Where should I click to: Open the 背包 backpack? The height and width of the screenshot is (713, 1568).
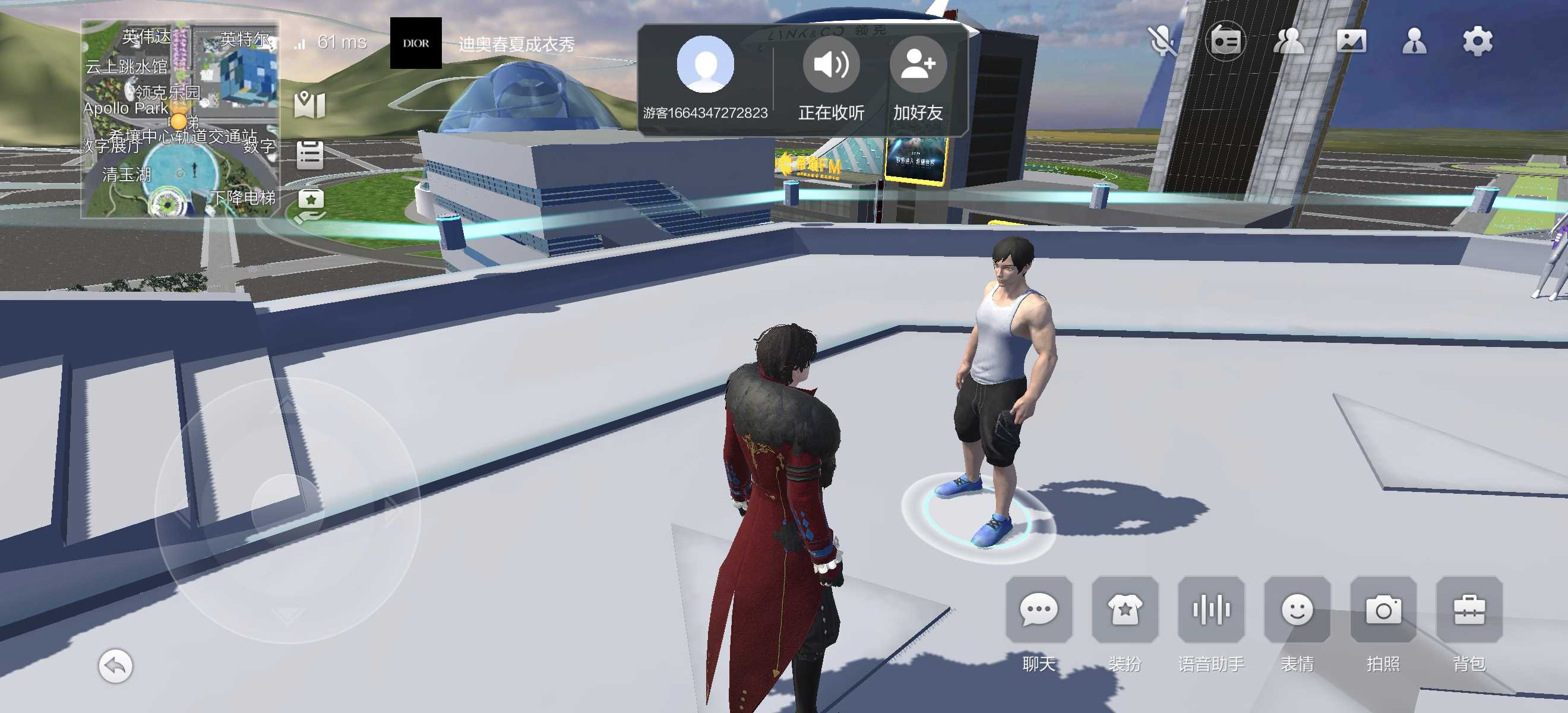coord(1469,610)
